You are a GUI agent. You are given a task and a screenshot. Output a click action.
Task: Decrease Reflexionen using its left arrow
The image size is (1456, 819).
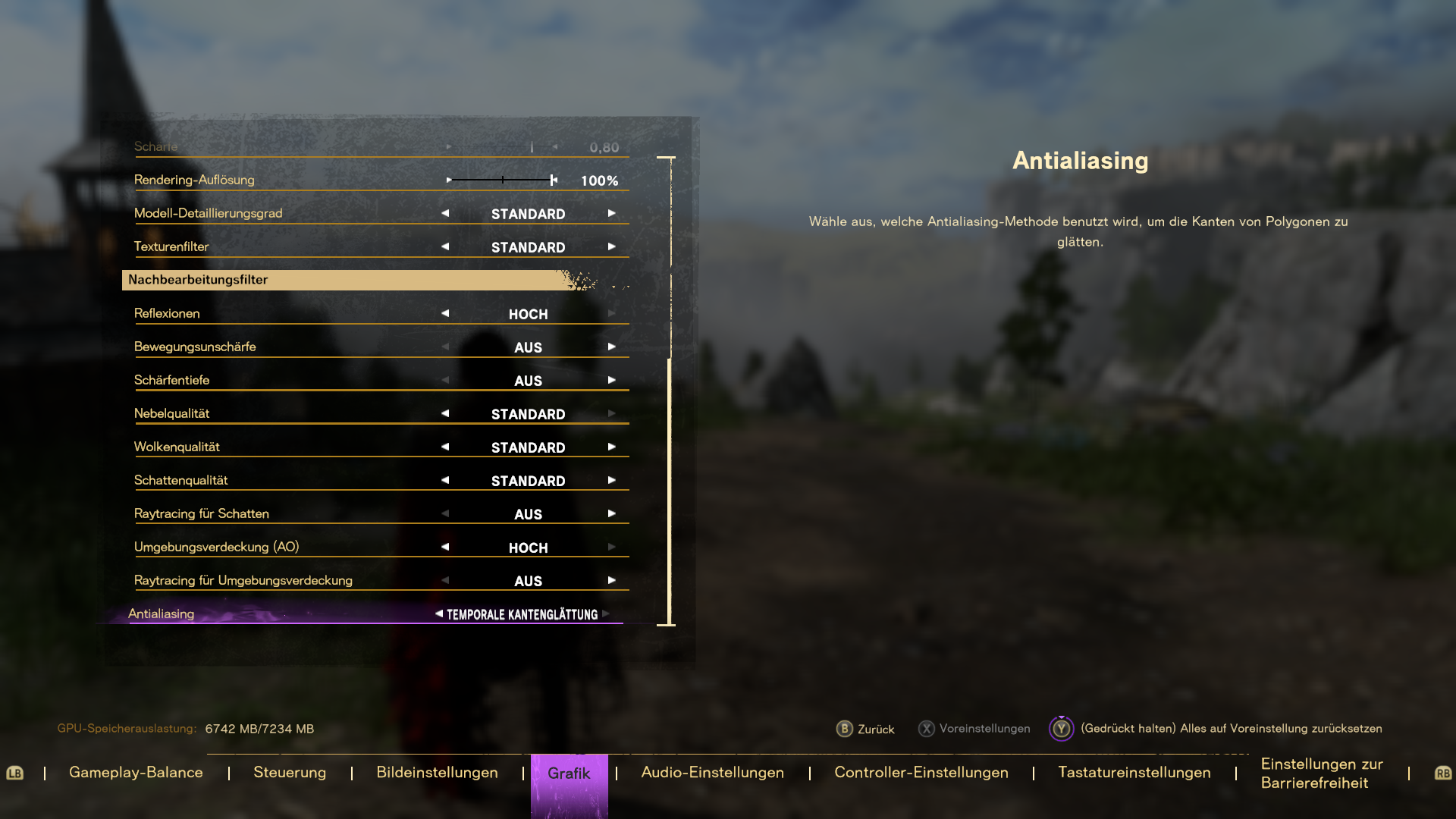click(445, 312)
